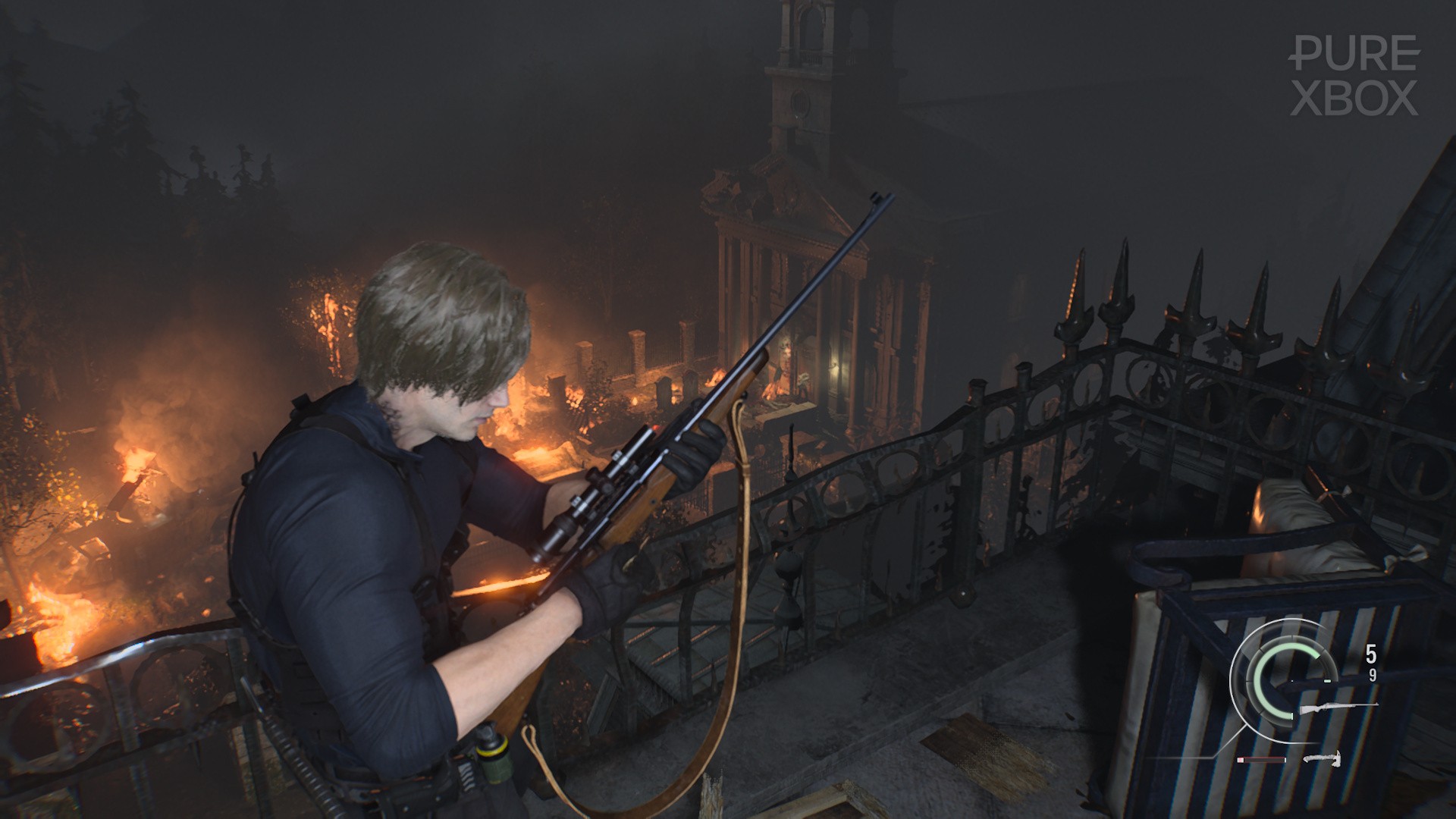Expand the ammo counter showing 5
The image size is (1456, 819).
pyautogui.click(x=1370, y=652)
